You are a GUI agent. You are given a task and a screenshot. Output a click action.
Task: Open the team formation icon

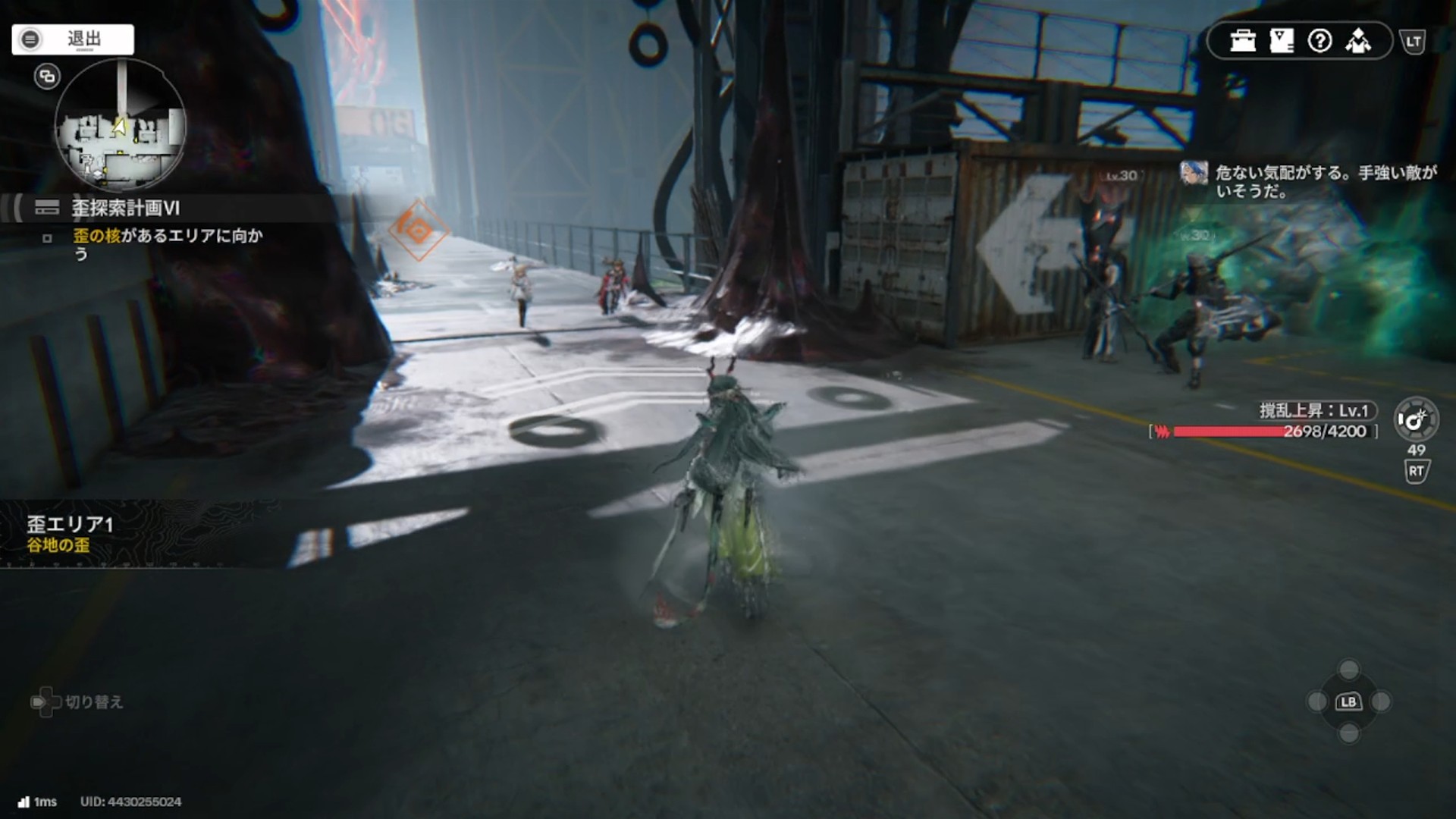tap(1358, 41)
